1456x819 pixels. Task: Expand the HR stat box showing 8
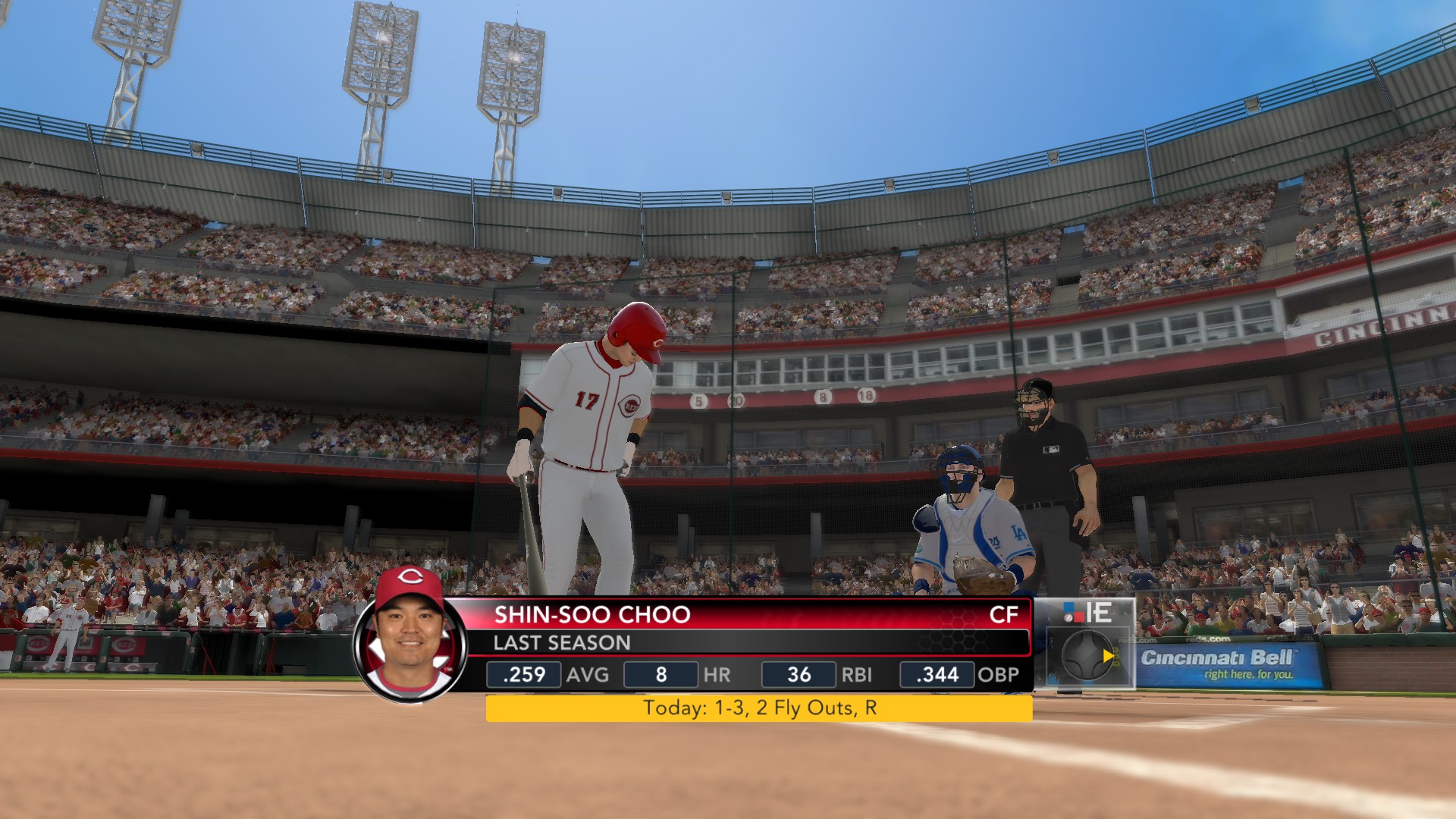660,674
